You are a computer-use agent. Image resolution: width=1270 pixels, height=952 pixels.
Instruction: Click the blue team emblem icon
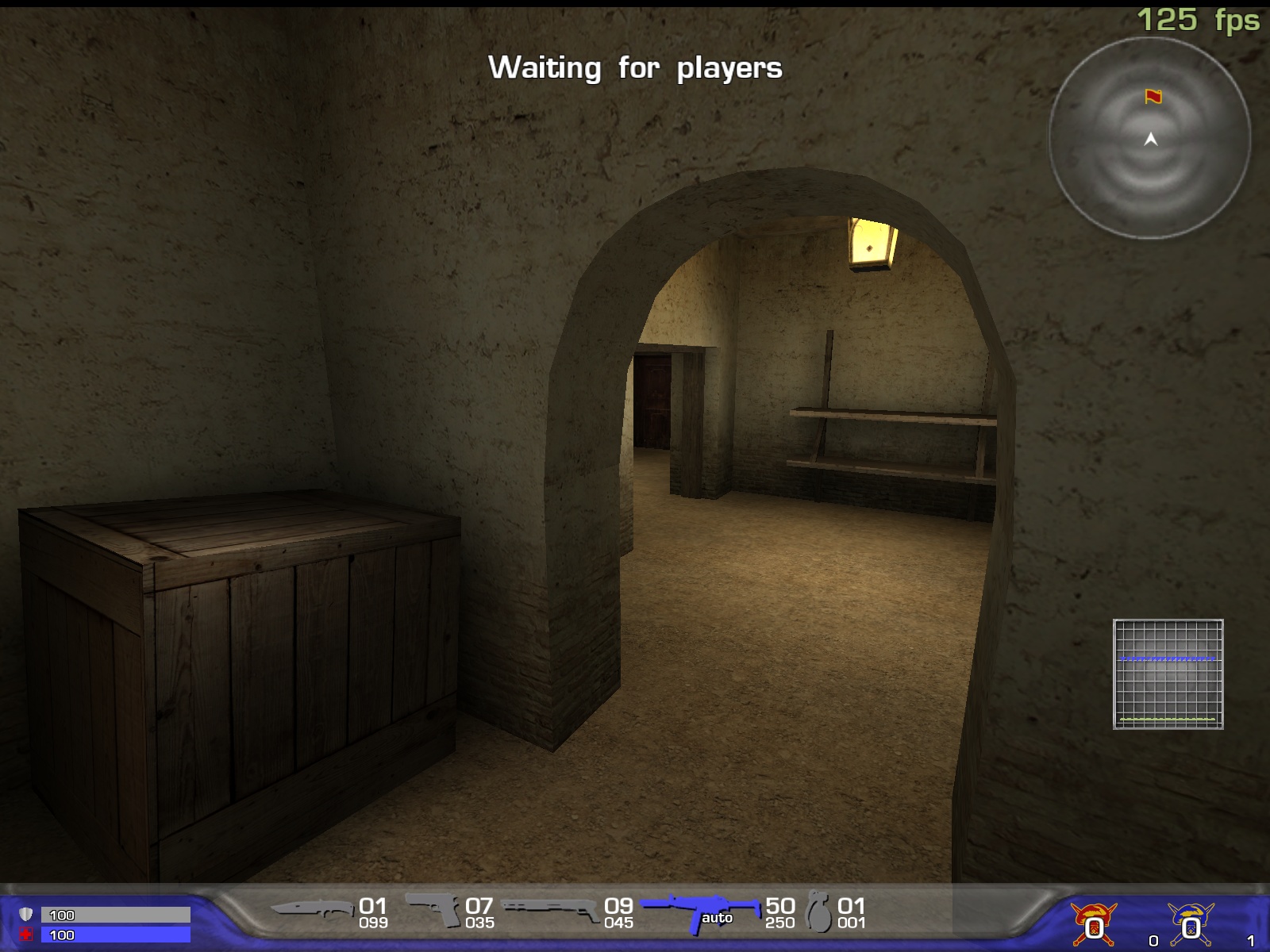click(x=1190, y=923)
